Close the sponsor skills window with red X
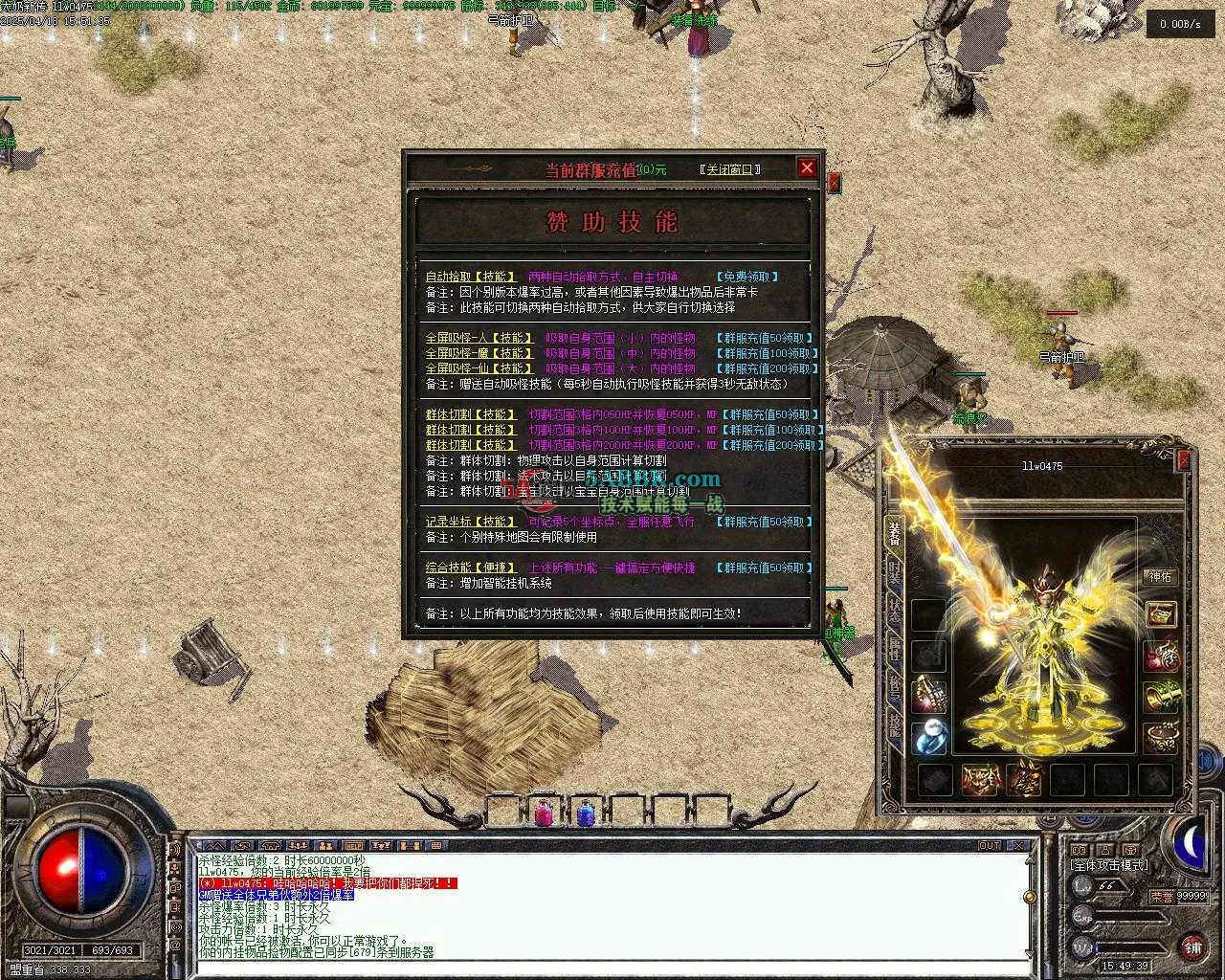Image resolution: width=1225 pixels, height=980 pixels. point(807,168)
